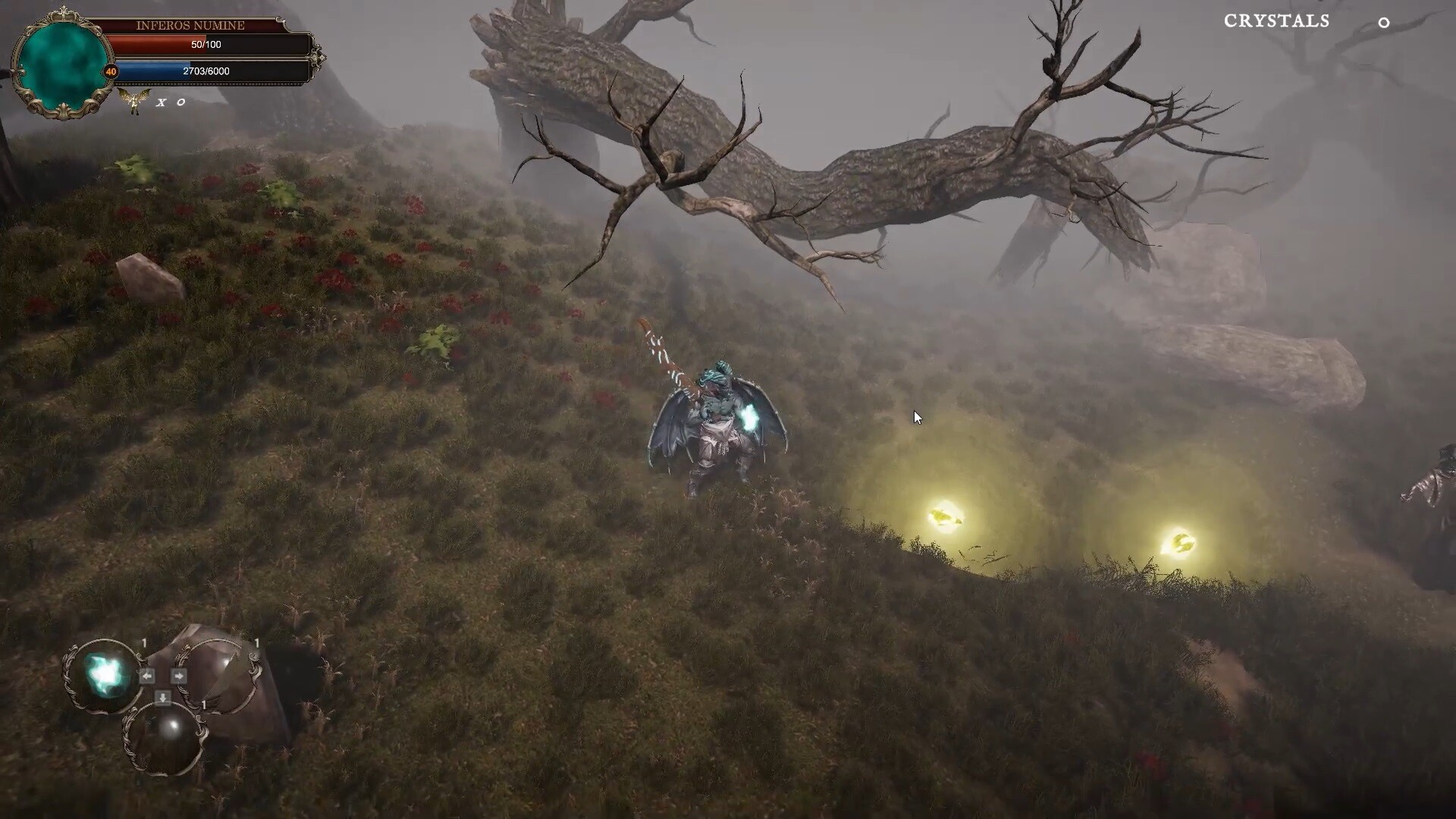Click the INFEROS NUMINE nameplate
This screenshot has height=819, width=1456.
[190, 25]
